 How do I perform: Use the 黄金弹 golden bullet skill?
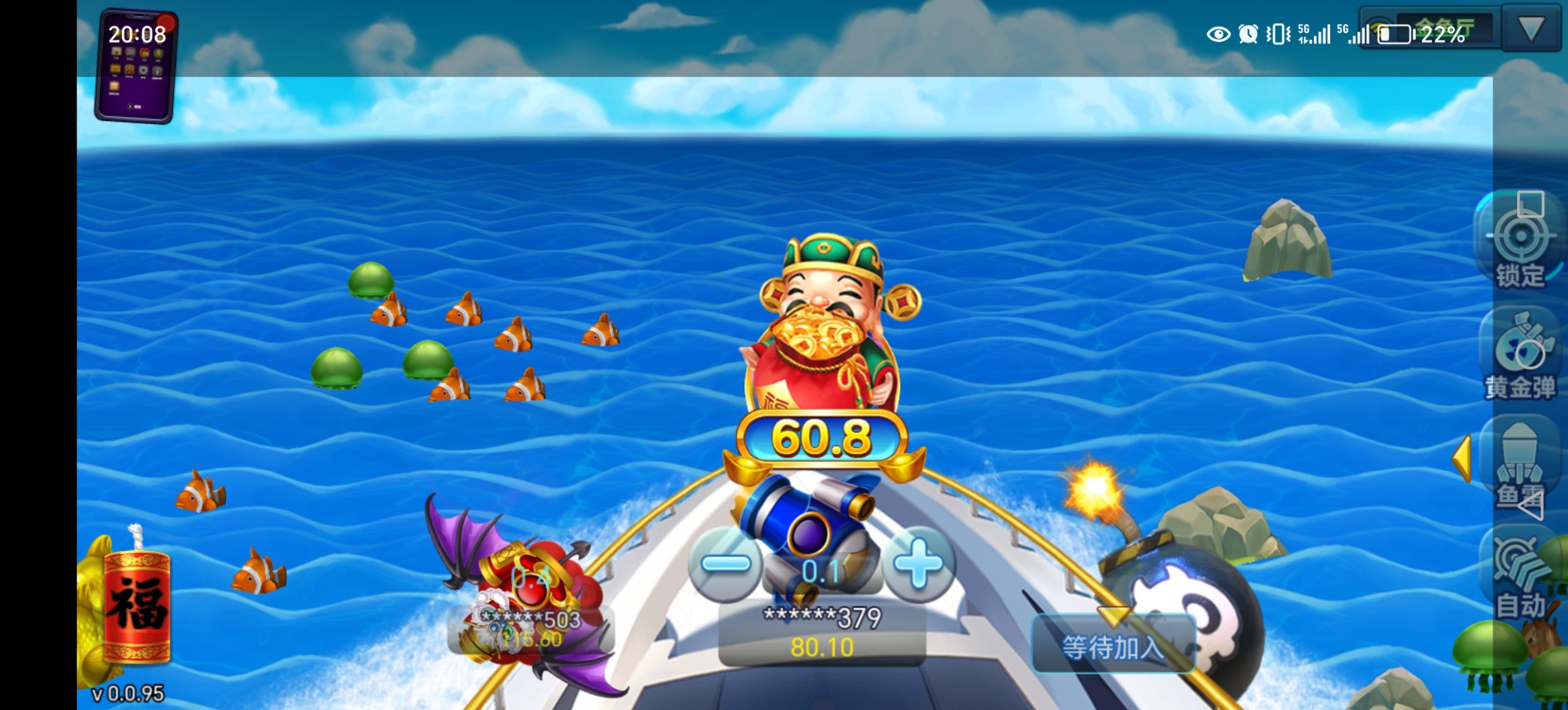pos(1520,355)
